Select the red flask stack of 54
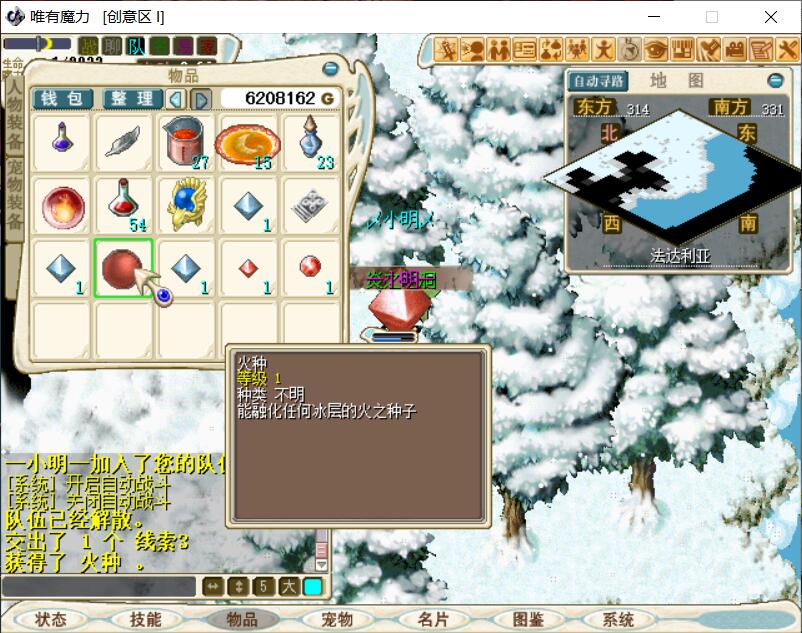 coord(123,205)
